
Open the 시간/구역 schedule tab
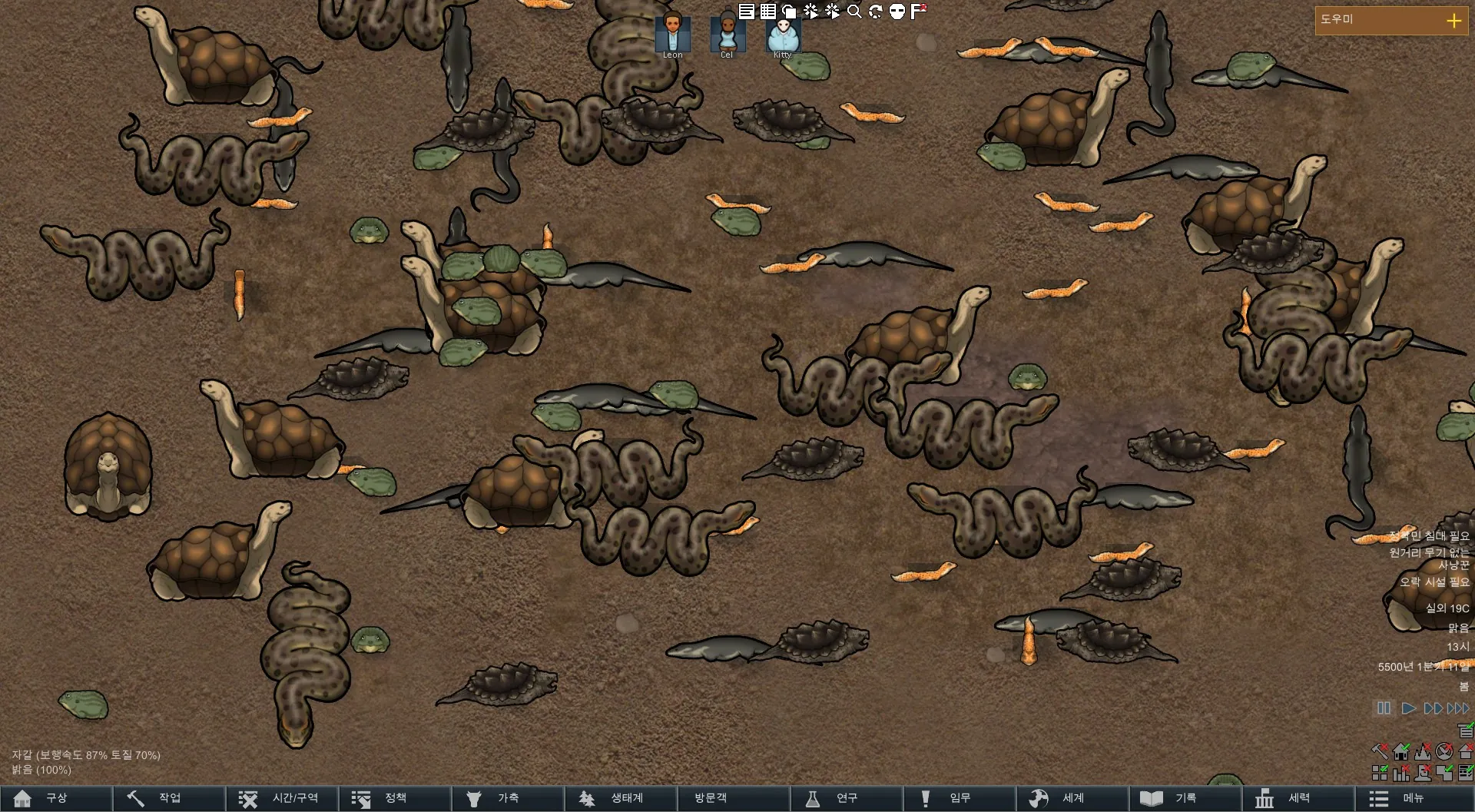pos(282,798)
